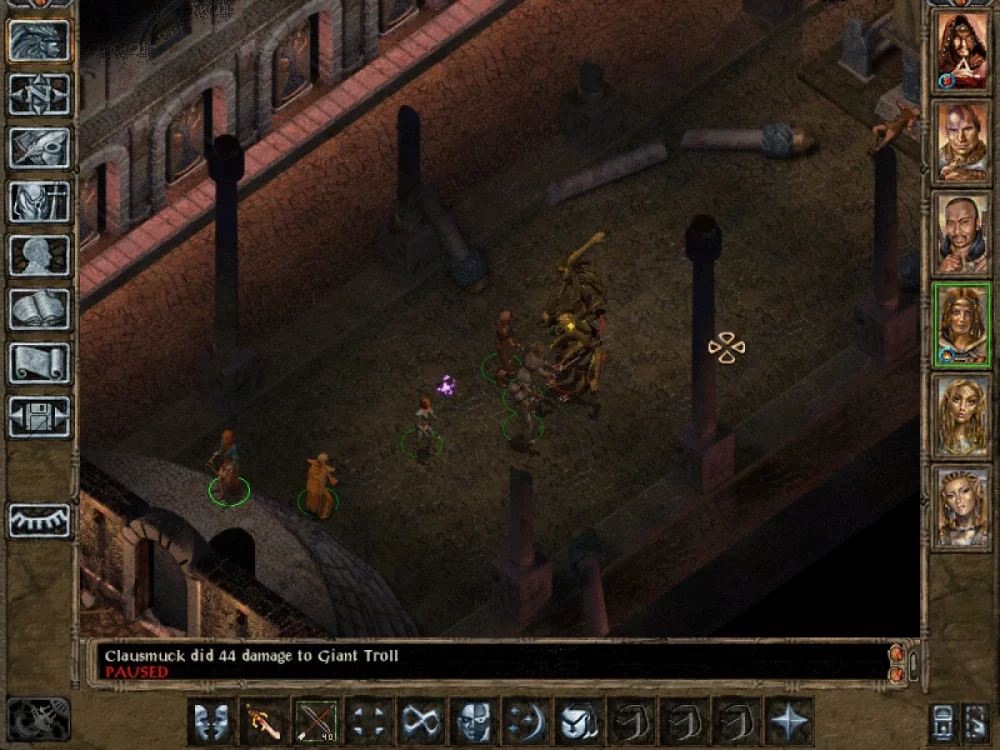The image size is (1000, 750).
Task: Open the inventory screen
Action: coord(40,201)
